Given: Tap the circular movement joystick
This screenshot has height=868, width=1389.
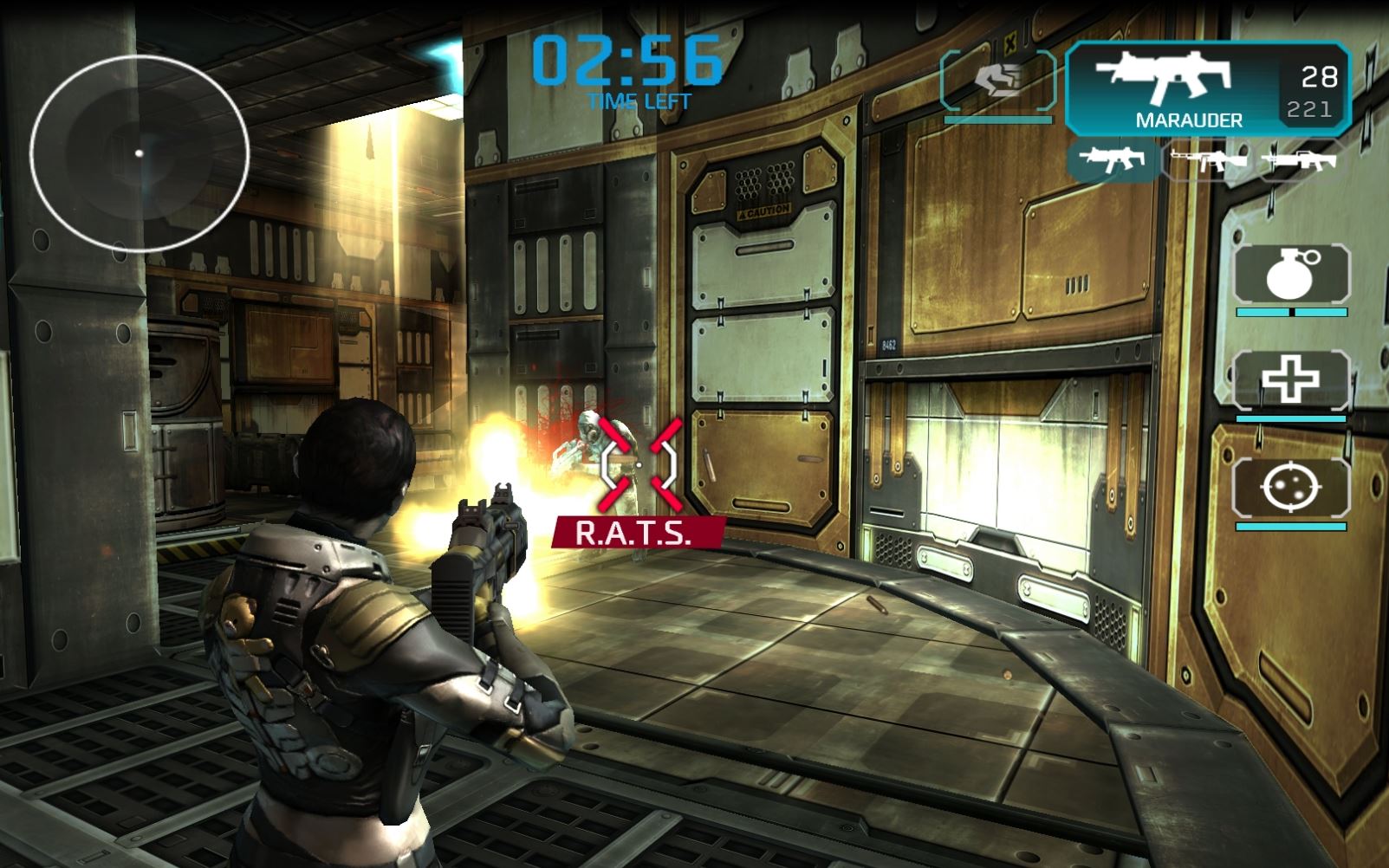Looking at the screenshot, I should [x=140, y=153].
